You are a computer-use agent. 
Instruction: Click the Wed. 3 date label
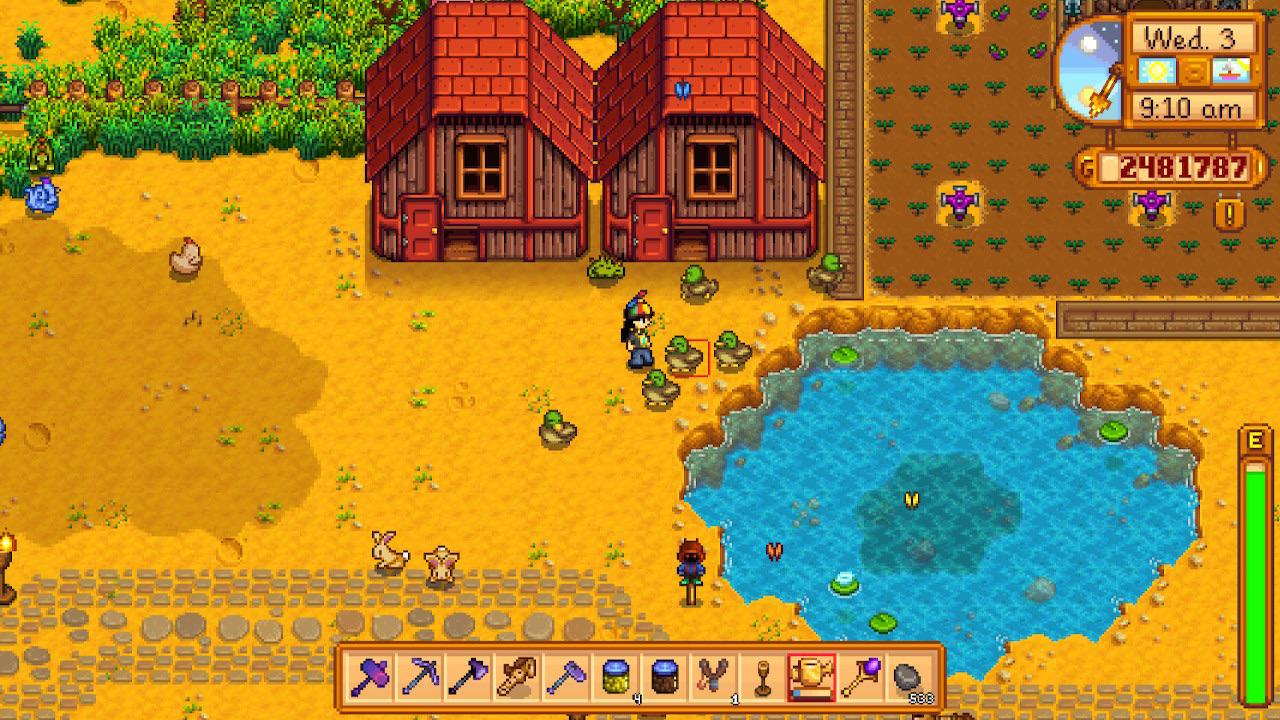tap(1189, 36)
